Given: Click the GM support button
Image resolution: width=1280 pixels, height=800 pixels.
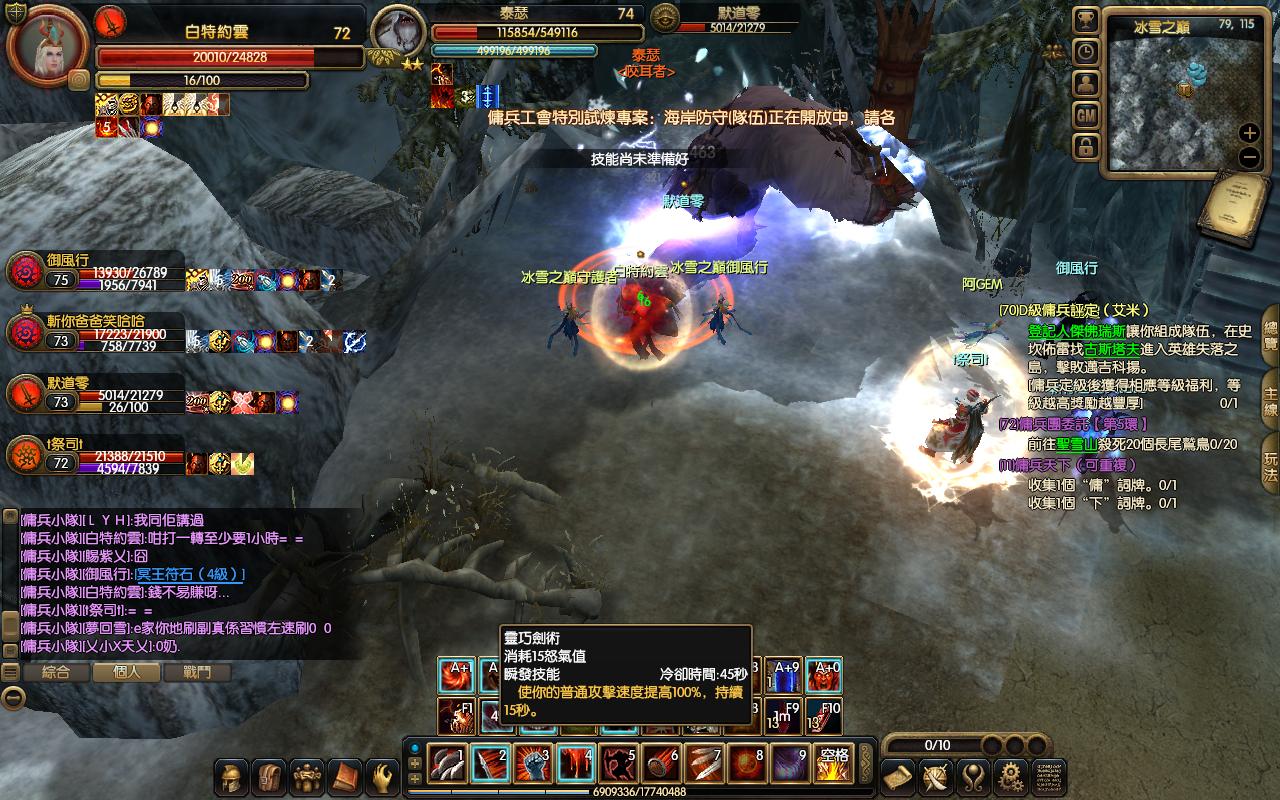Looking at the screenshot, I should [x=1085, y=116].
